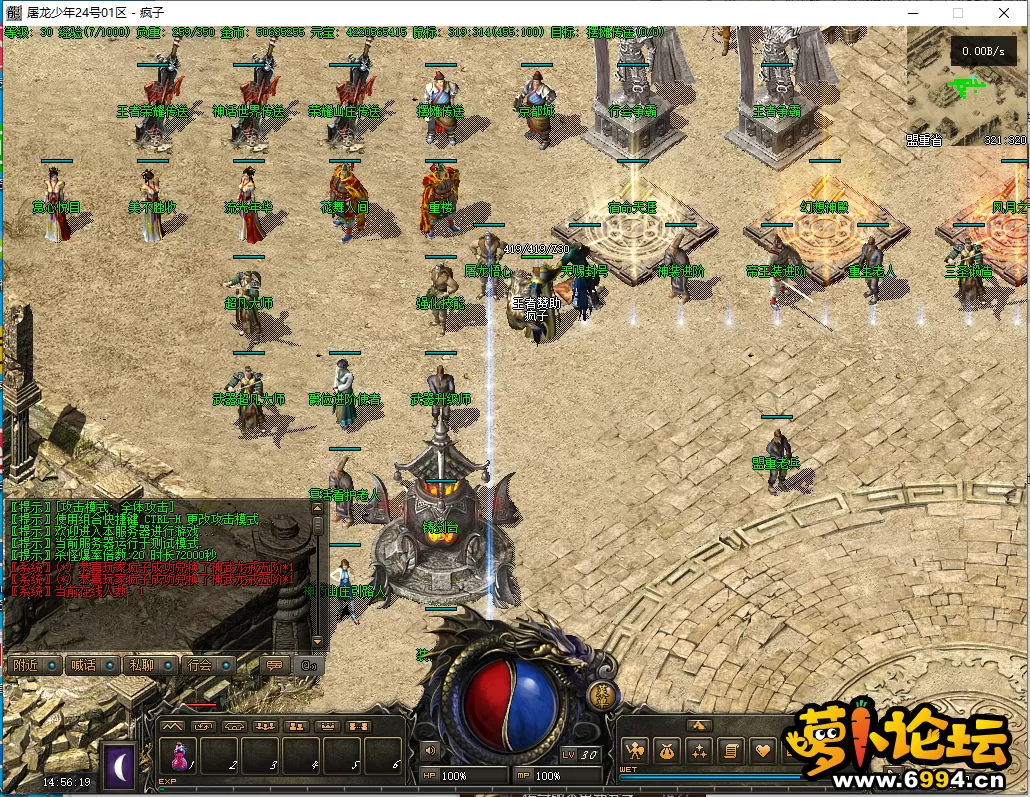Open the skills sparkle icon
The width and height of the screenshot is (1030, 797).
pyautogui.click(x=699, y=750)
